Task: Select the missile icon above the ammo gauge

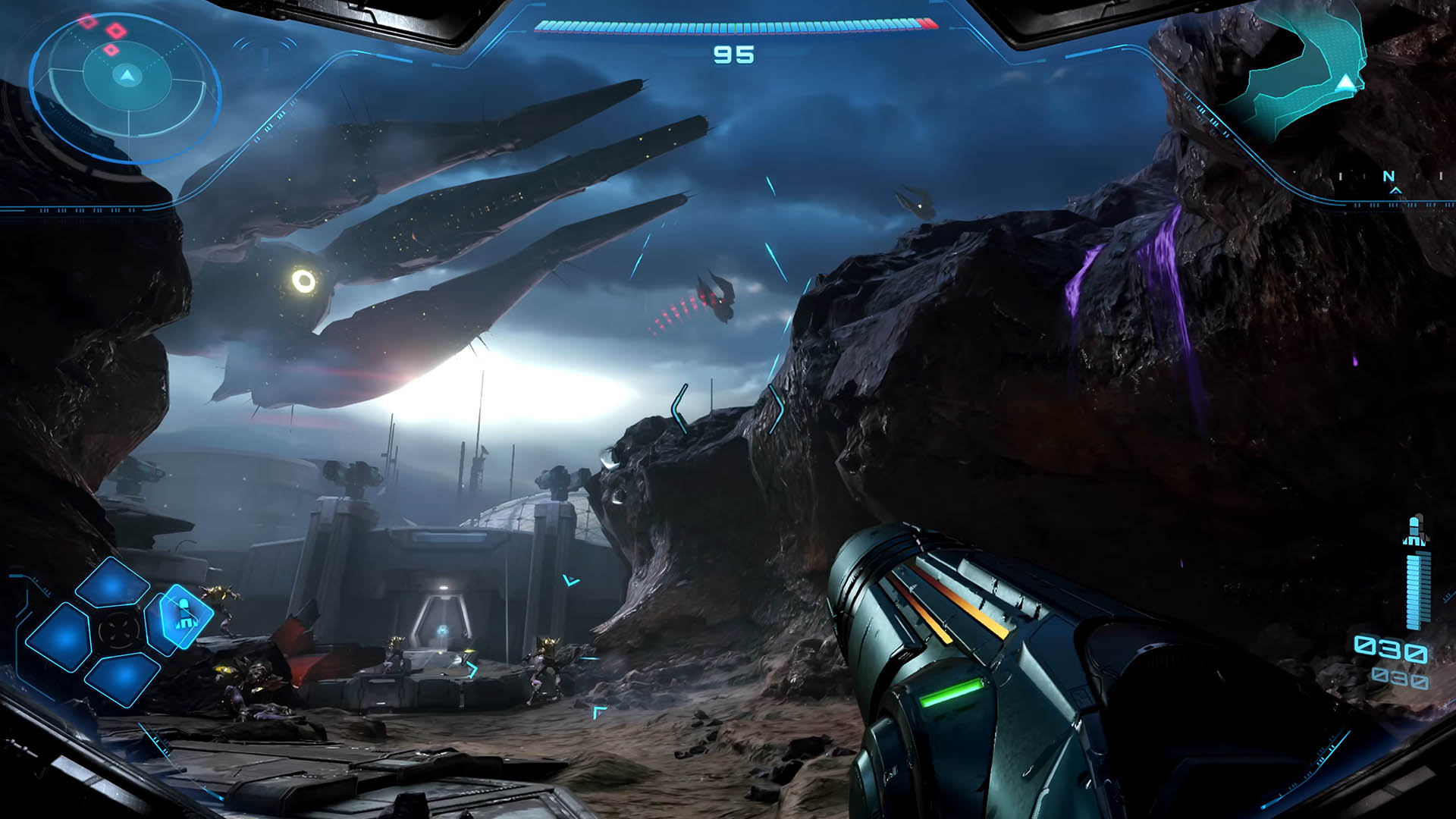Action: (x=1415, y=532)
